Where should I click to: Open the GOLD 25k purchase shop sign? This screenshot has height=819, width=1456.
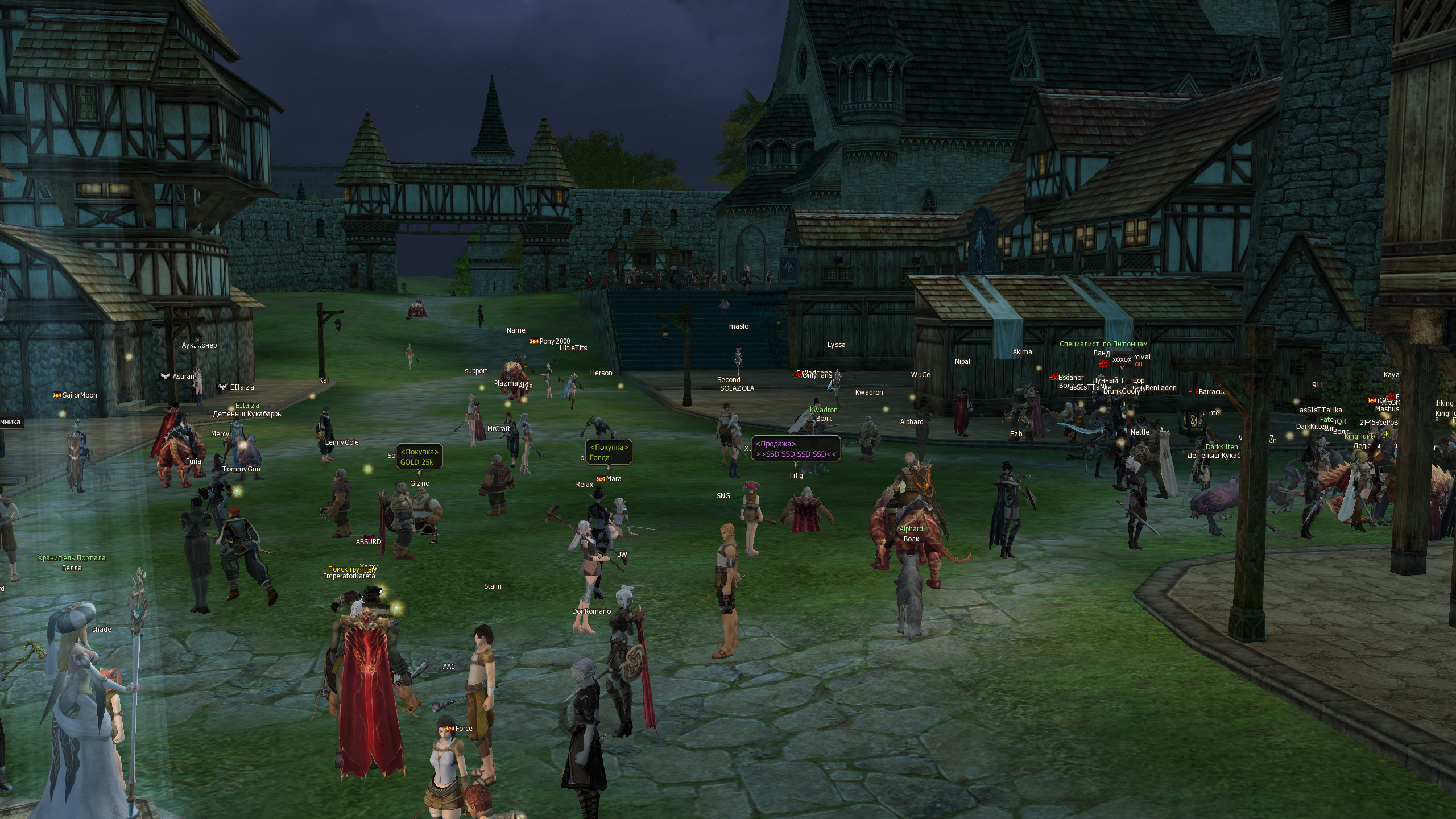tap(419, 457)
